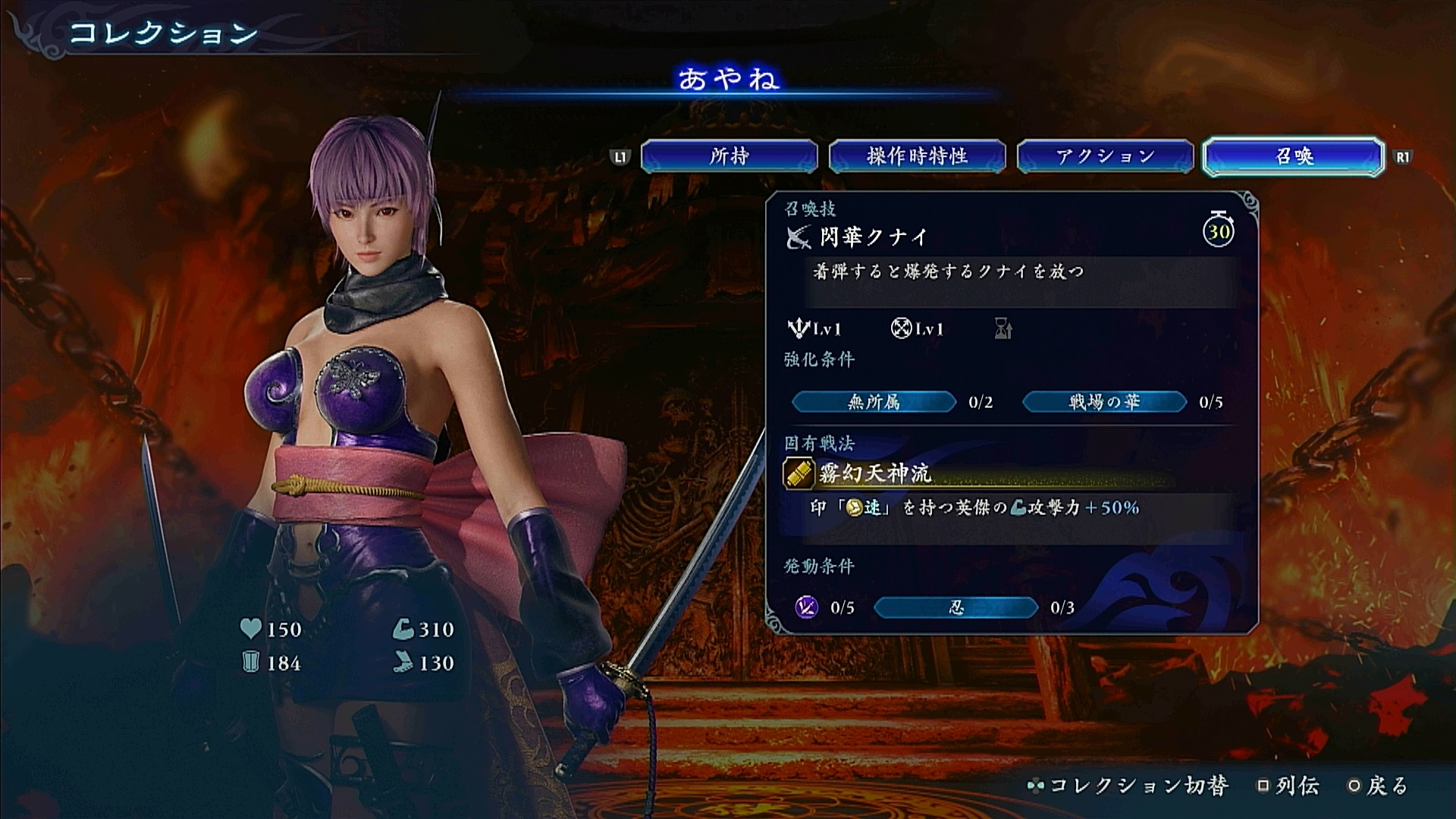Viewport: 1456px width, 819px height.
Task: Open the 列伝 biography
Action: tap(1288, 786)
